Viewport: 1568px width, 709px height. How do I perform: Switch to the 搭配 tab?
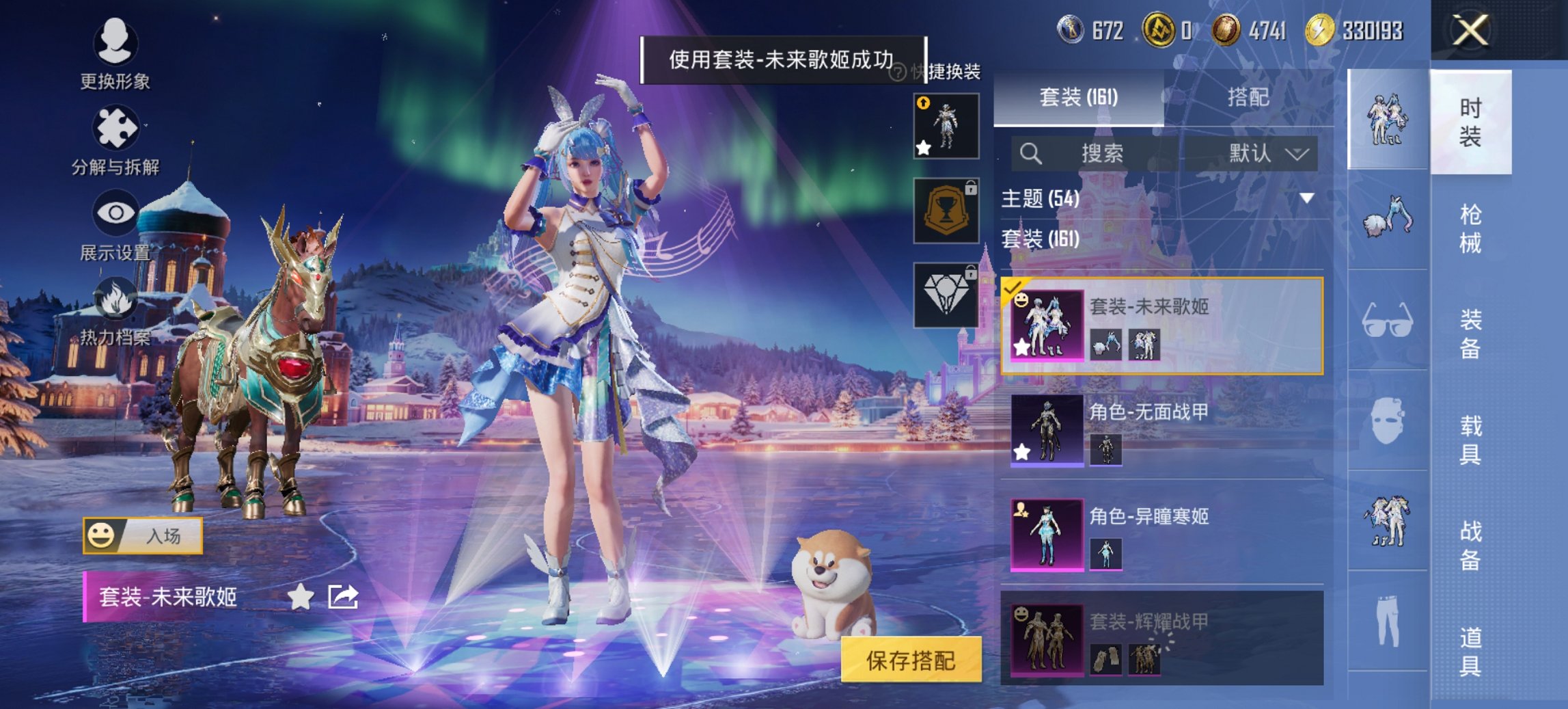1250,98
